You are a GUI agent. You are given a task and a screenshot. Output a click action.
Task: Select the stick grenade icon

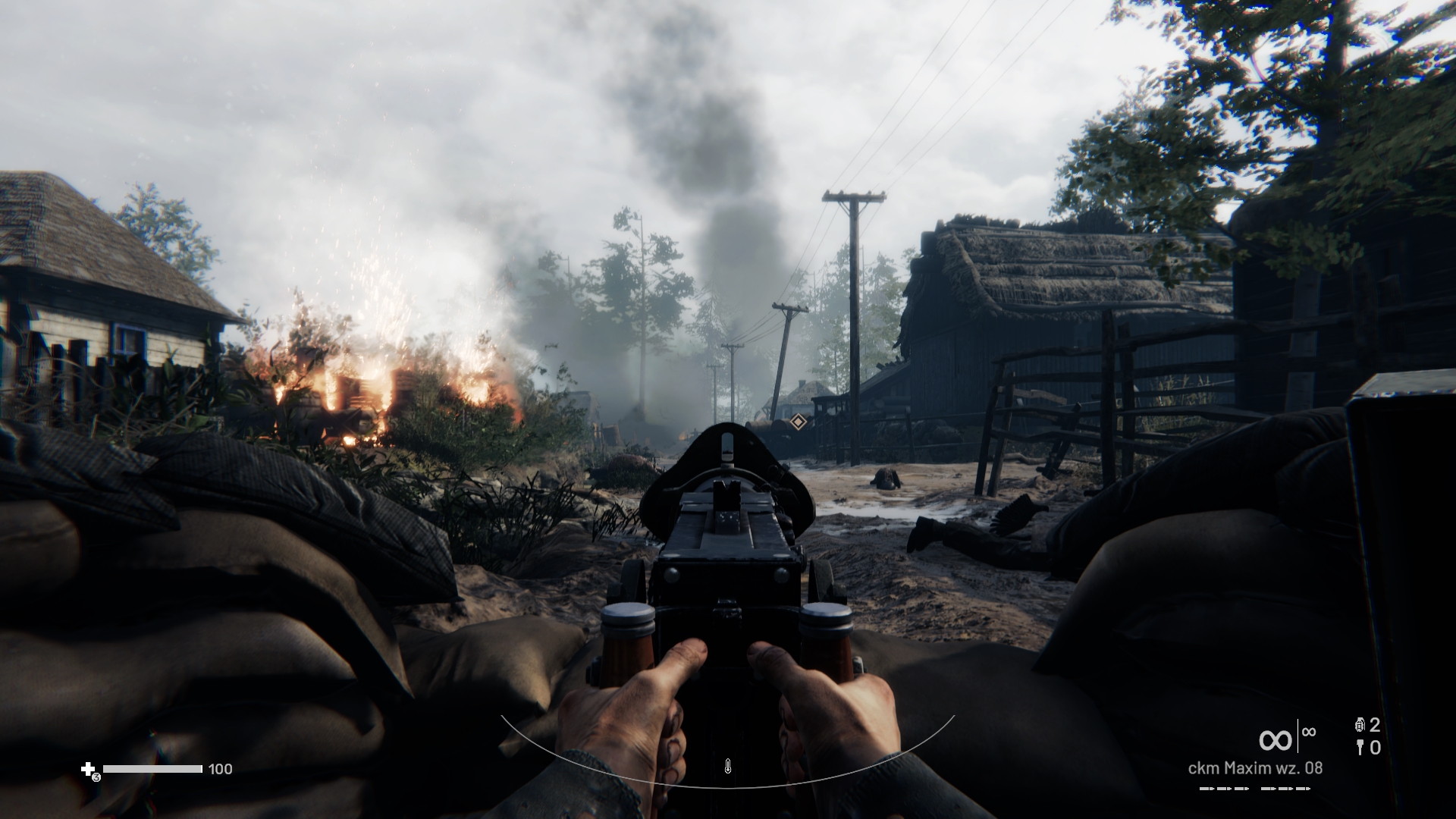point(1359,748)
